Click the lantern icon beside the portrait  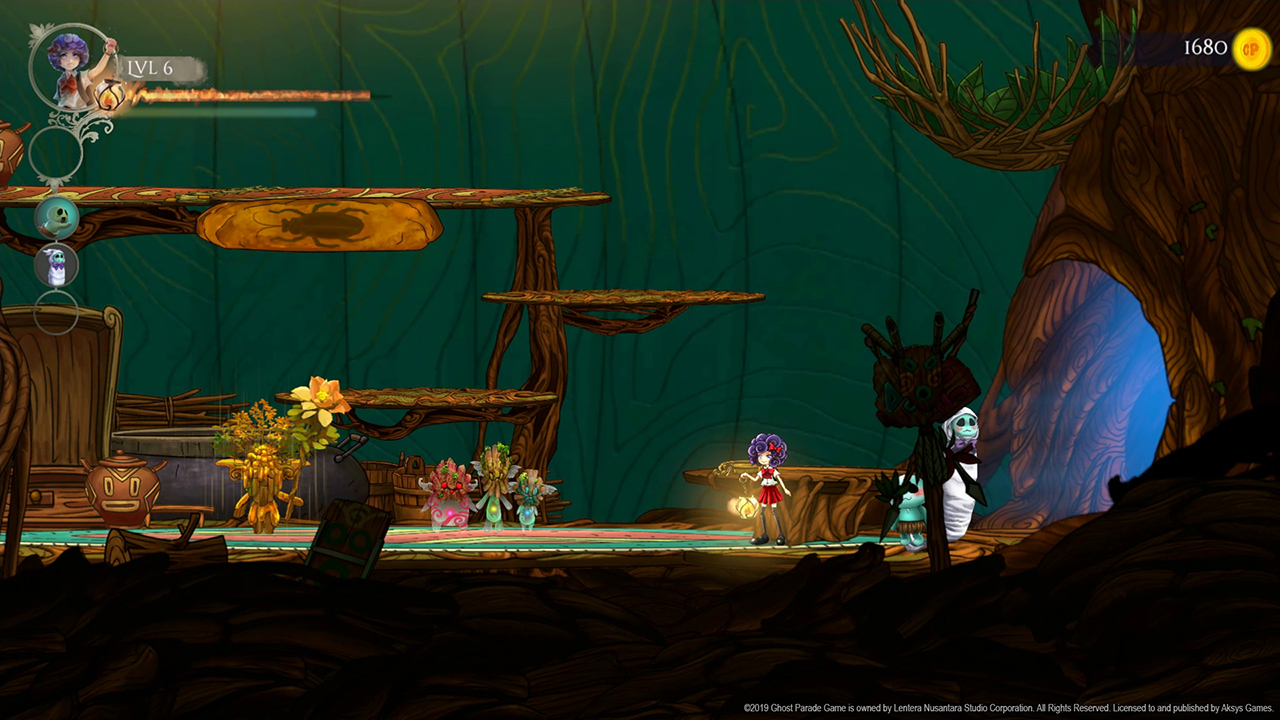coord(110,96)
